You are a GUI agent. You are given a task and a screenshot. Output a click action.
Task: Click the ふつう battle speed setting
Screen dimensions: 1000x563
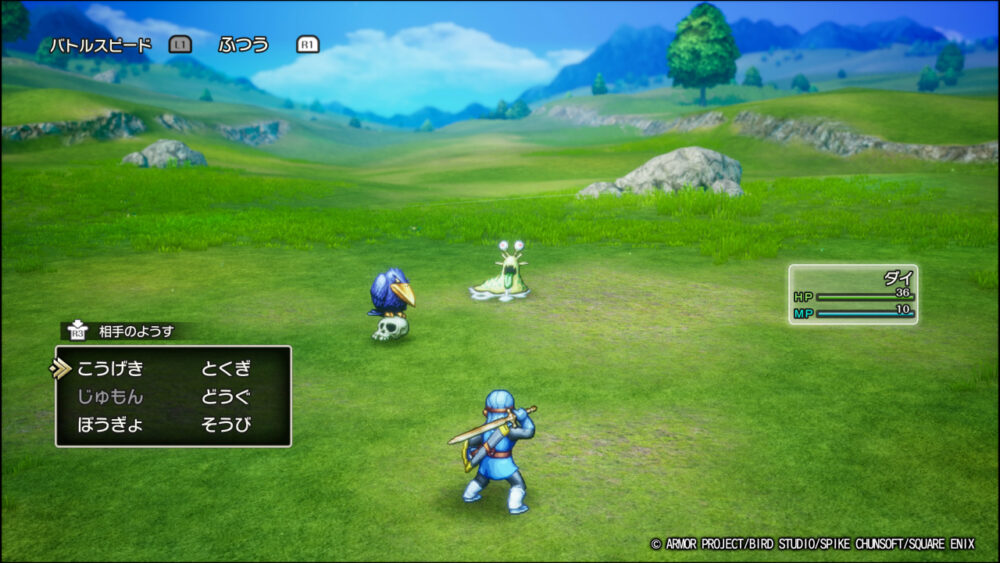[244, 45]
